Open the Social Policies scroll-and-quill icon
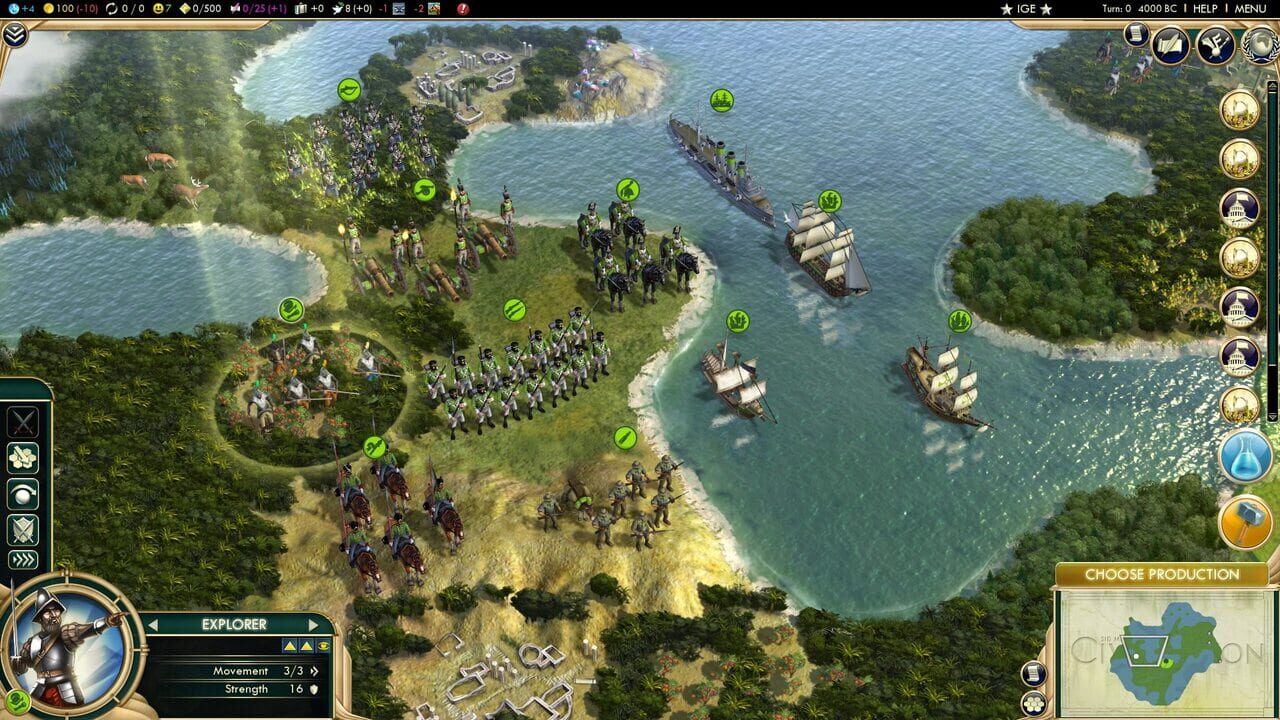The image size is (1280, 720). [x=1170, y=46]
